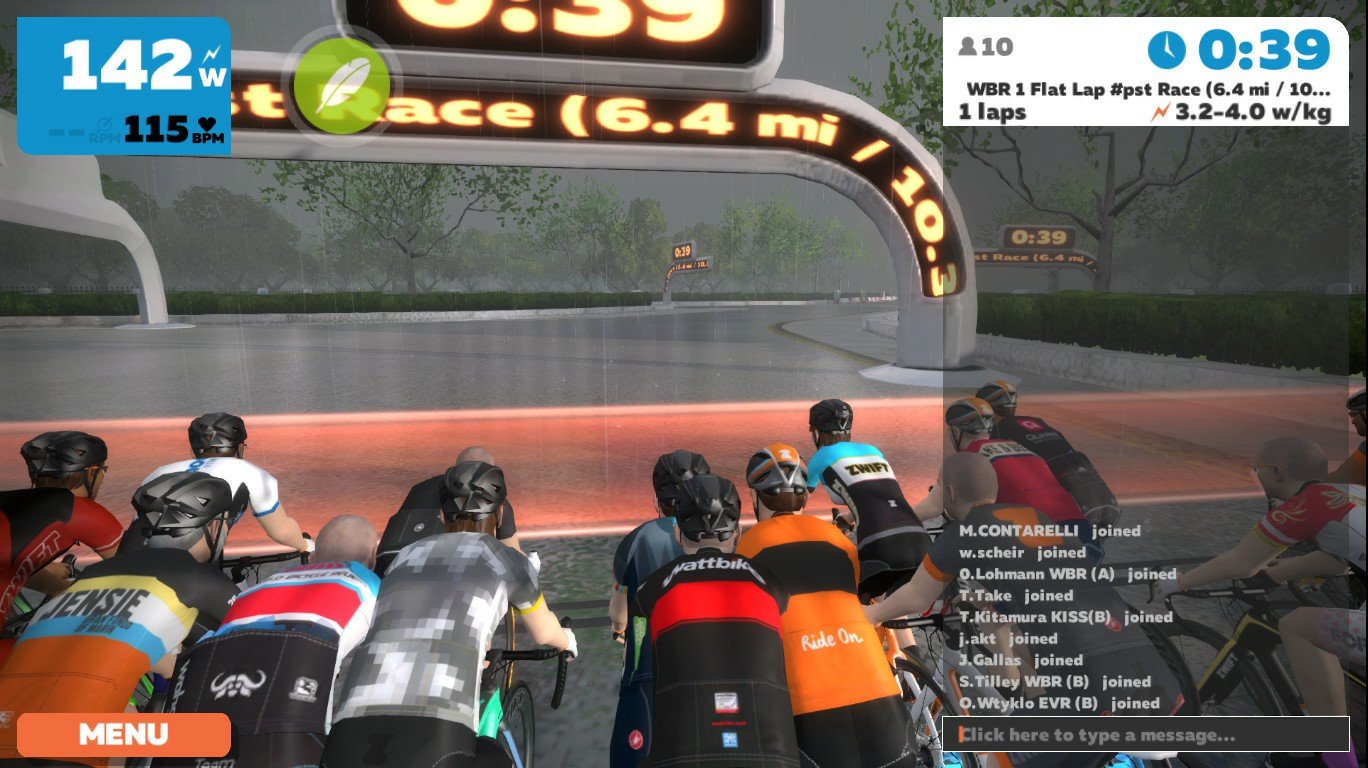Image resolution: width=1368 pixels, height=768 pixels.
Task: Choose T.Kitamura KISS(B) from joined riders
Action: tap(1038, 617)
